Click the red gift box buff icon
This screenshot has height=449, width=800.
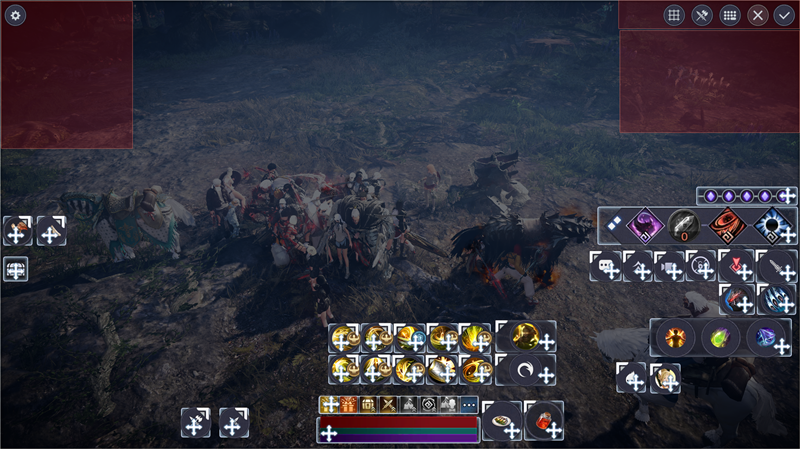349,405
